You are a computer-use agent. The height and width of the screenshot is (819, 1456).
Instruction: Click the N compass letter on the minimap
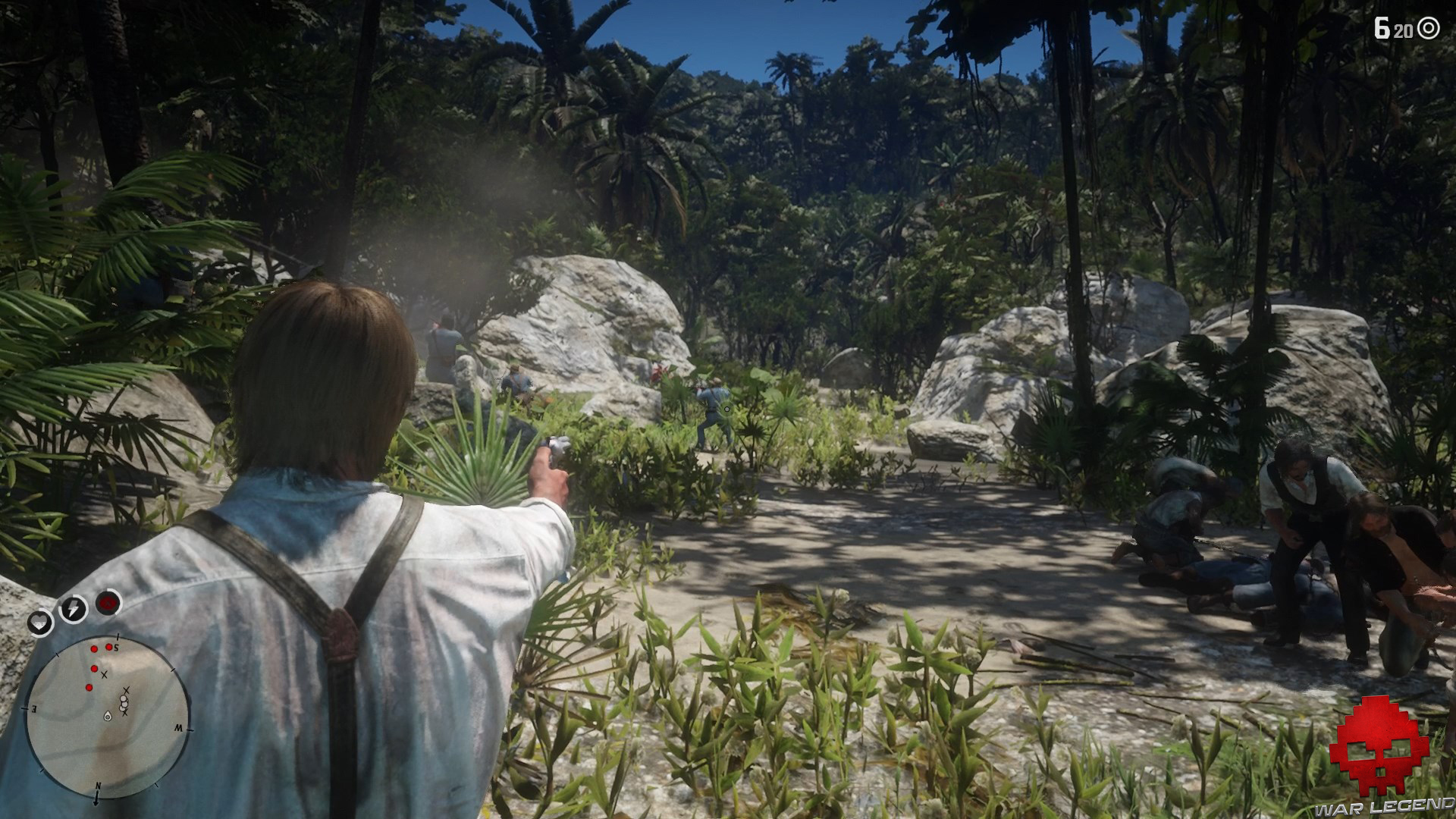[99, 786]
